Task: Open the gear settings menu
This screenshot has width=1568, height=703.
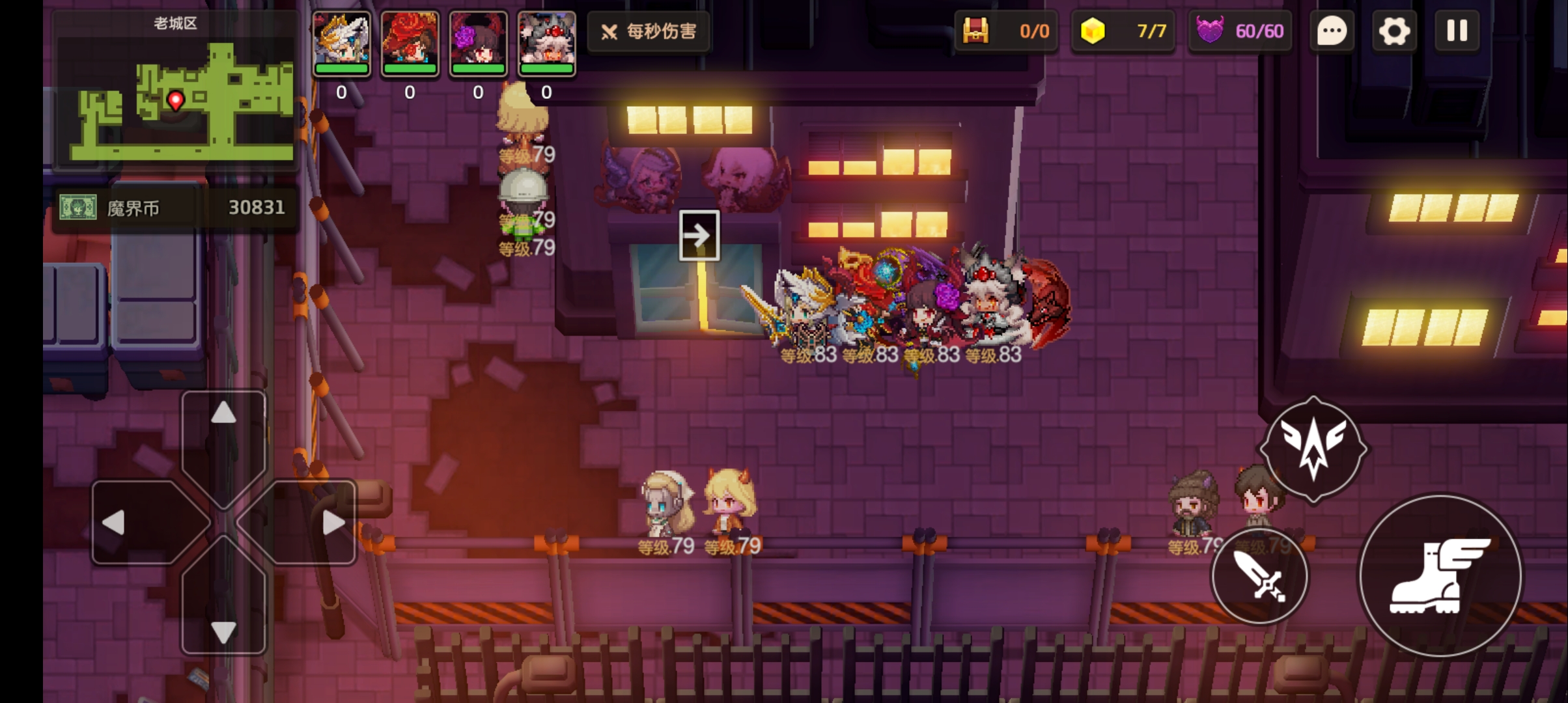Action: [1393, 31]
